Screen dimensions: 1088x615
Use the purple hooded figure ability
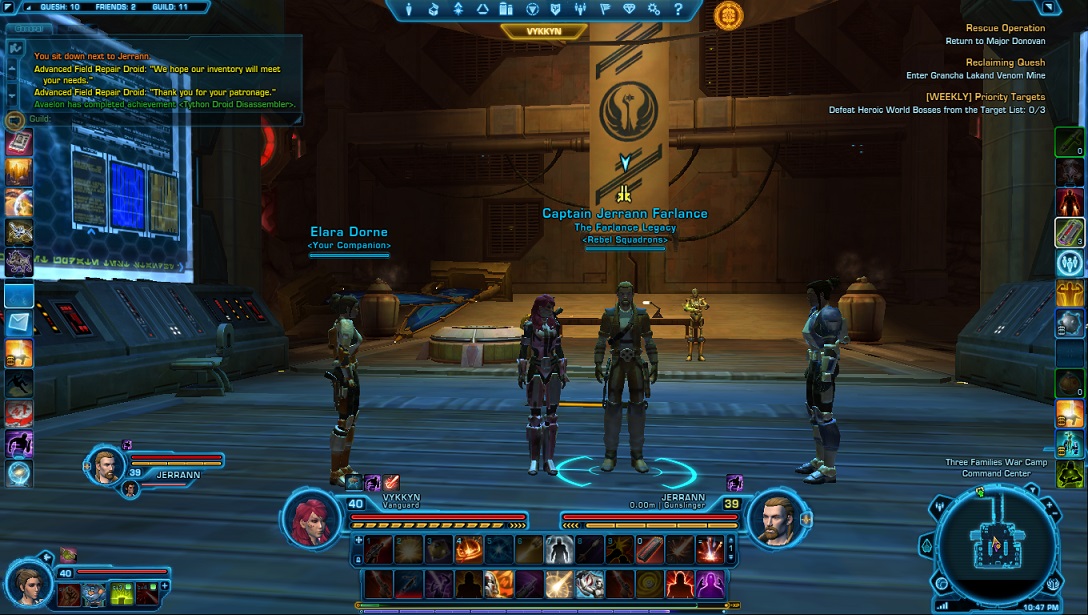(x=710, y=583)
